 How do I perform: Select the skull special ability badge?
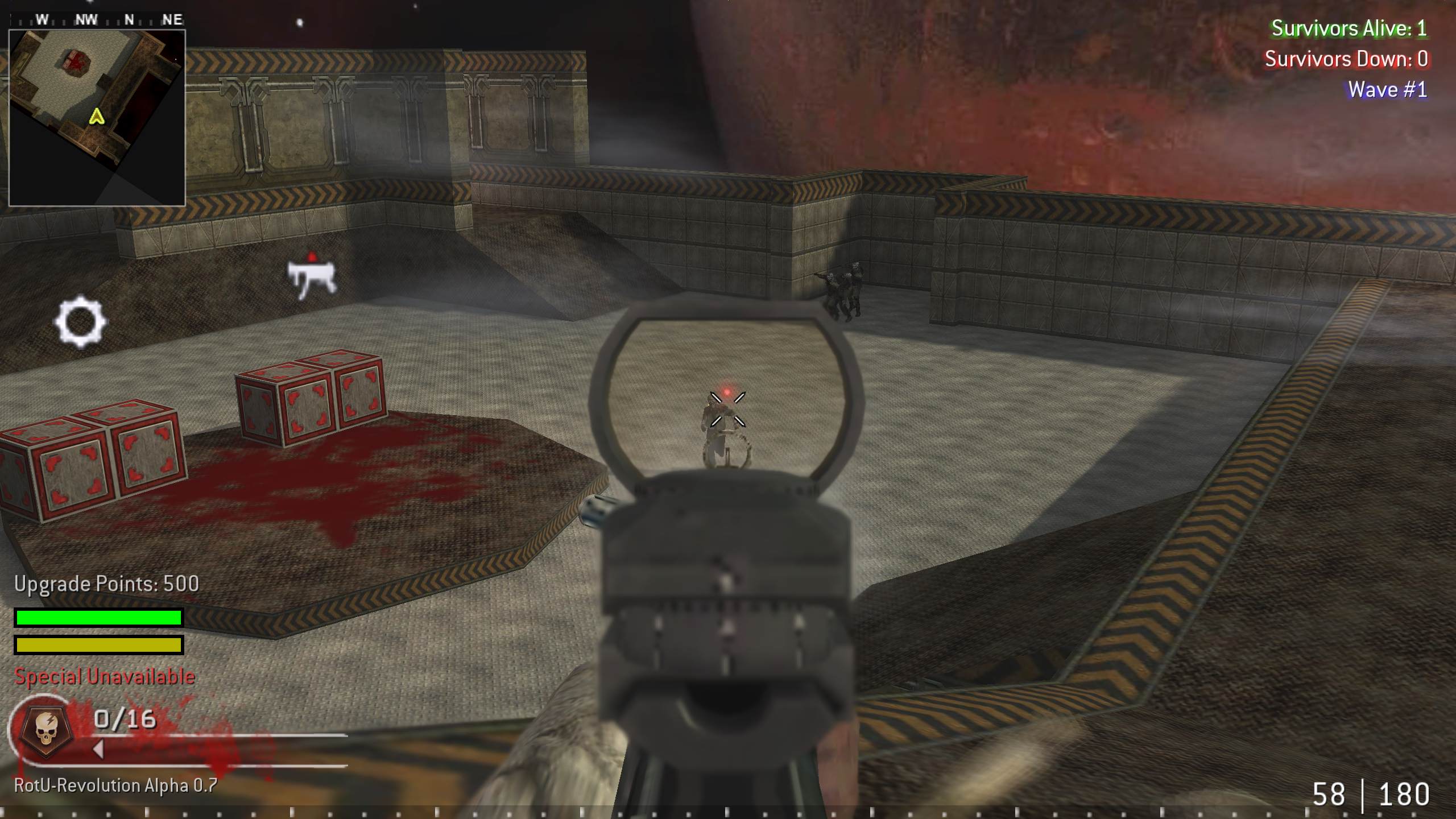47,730
